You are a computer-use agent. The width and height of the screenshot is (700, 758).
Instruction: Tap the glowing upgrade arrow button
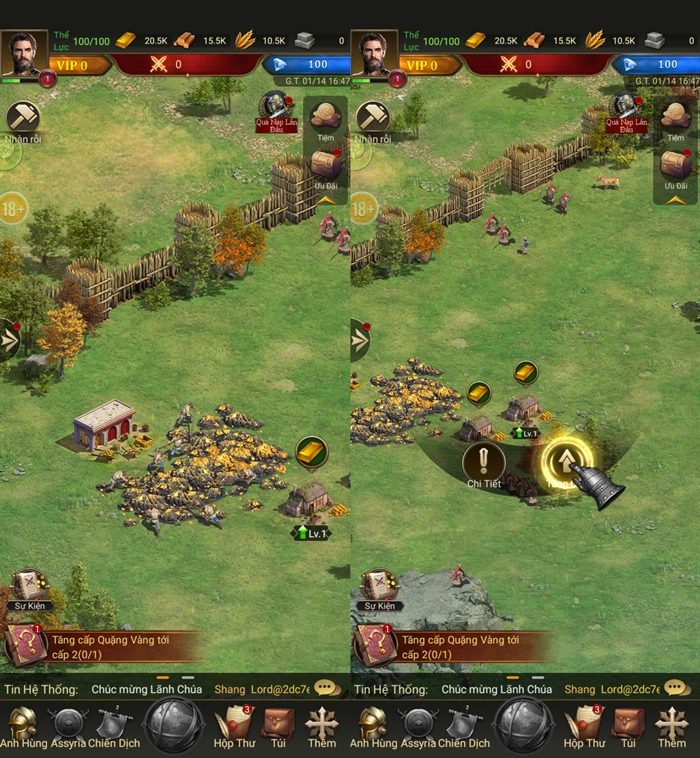pyautogui.click(x=566, y=460)
